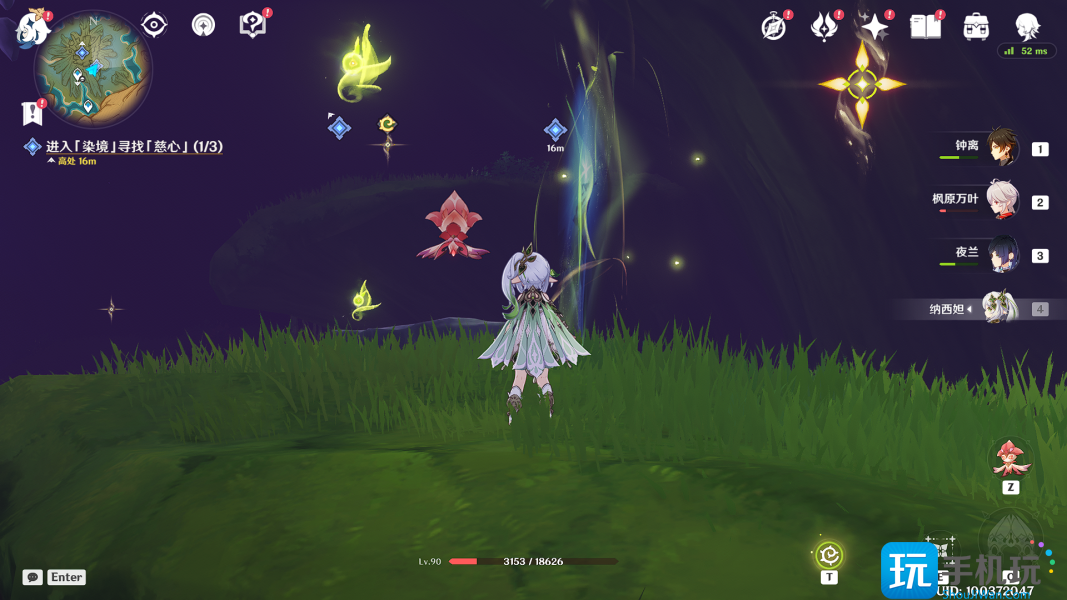Switch to party member 钟离
Screen dimensions: 1067x600
click(x=1002, y=148)
